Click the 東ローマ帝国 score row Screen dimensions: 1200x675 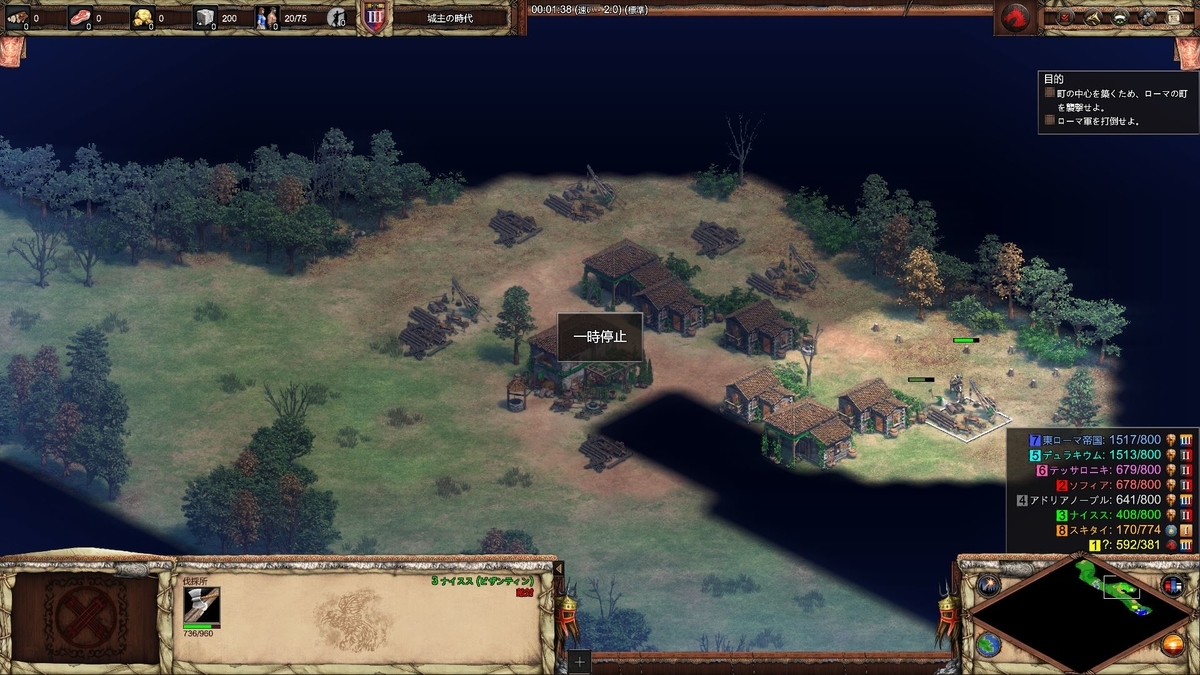tap(1098, 441)
